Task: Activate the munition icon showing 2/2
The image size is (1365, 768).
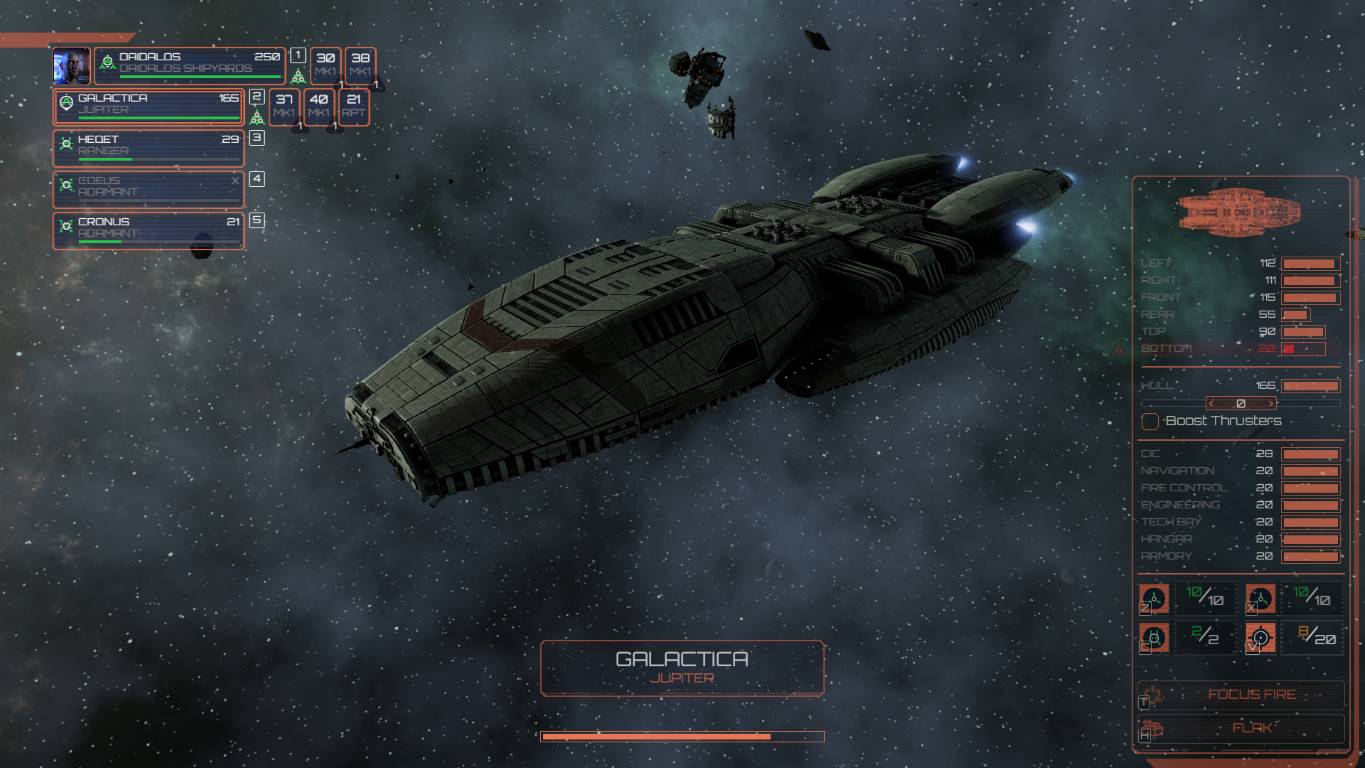Action: (1155, 636)
